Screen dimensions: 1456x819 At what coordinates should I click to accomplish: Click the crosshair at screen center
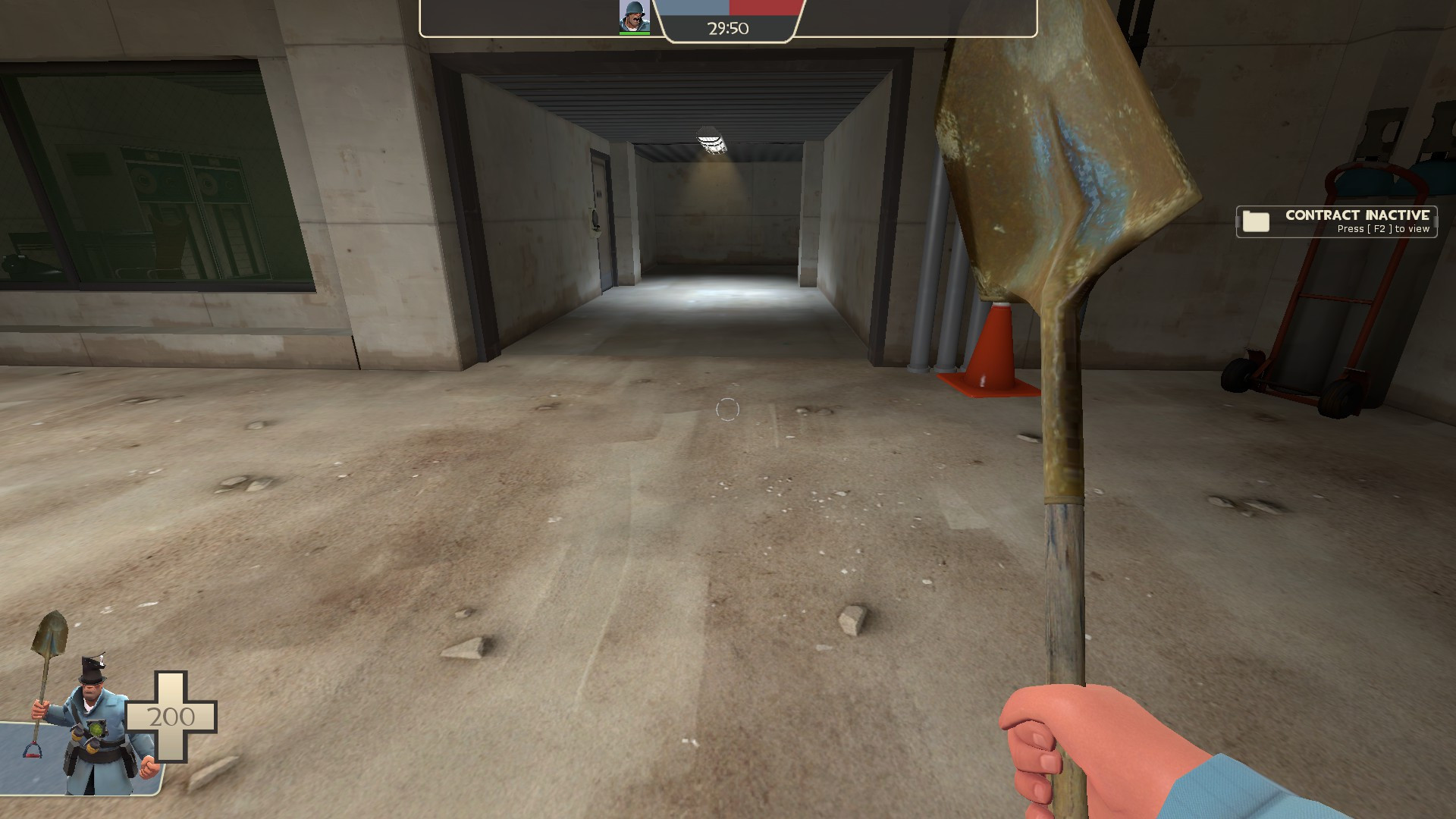click(x=728, y=409)
